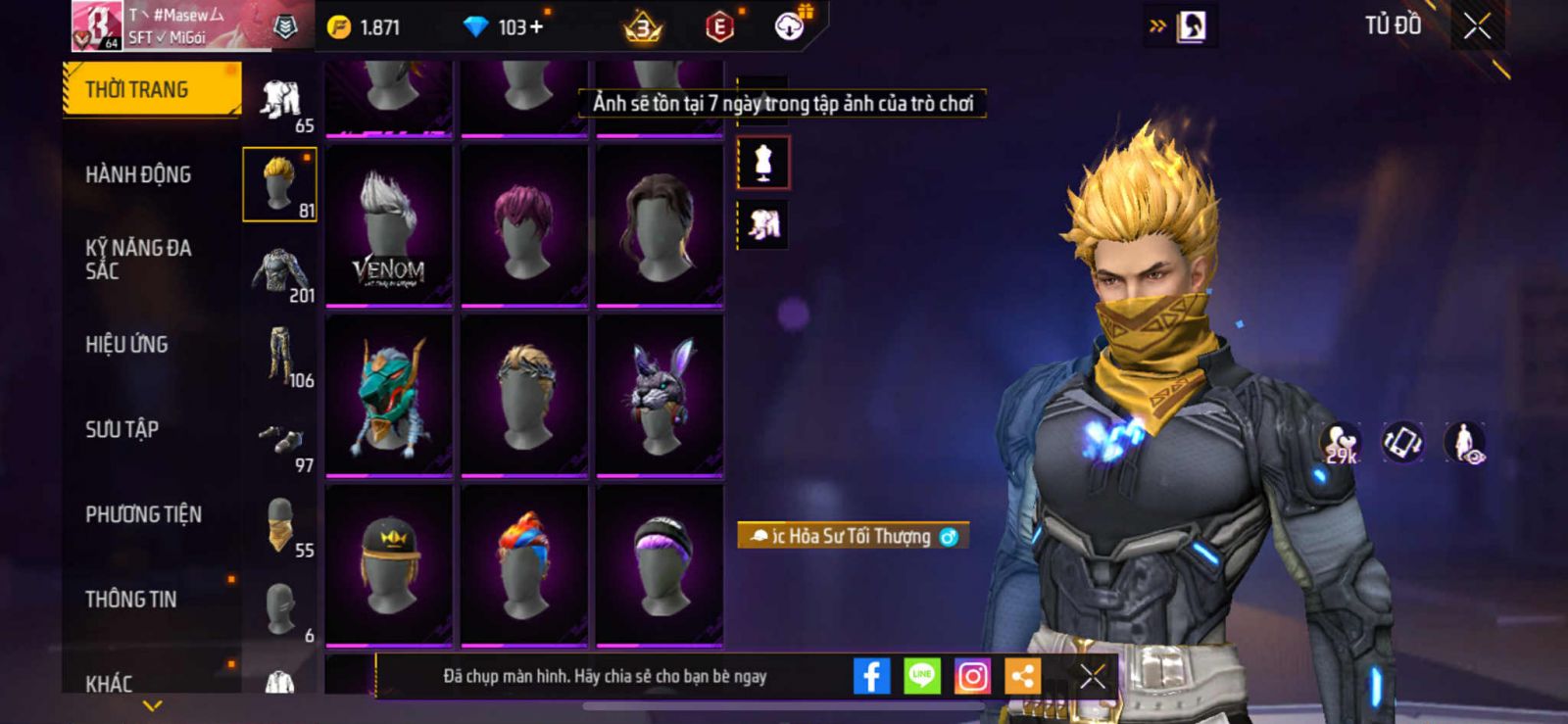Open the THÔNG TIN tab
Viewport: 1568px width, 724px height.
(130, 599)
